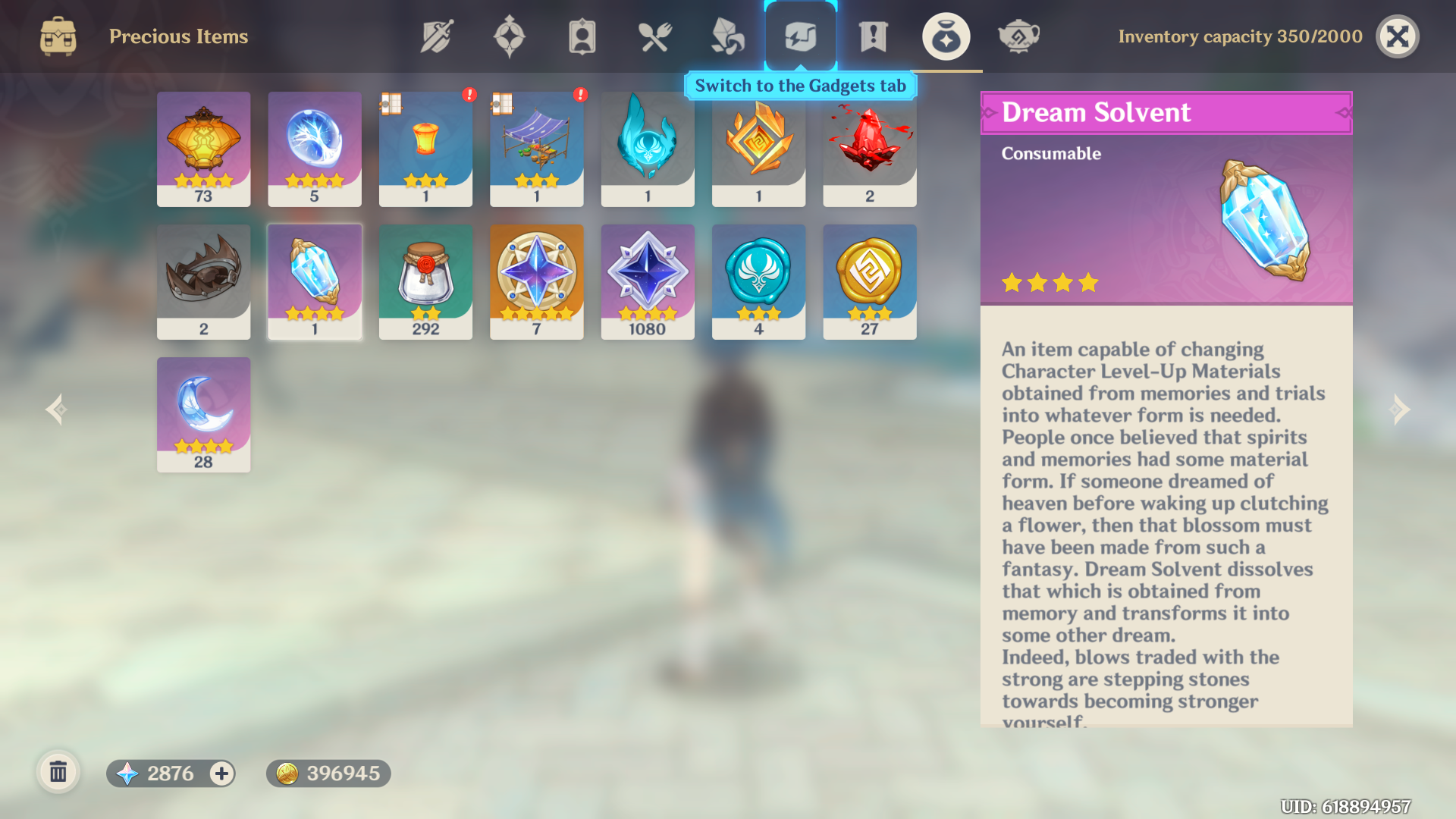Open the Artifacts inventory tab
This screenshot has width=1456, height=819.
(510, 34)
